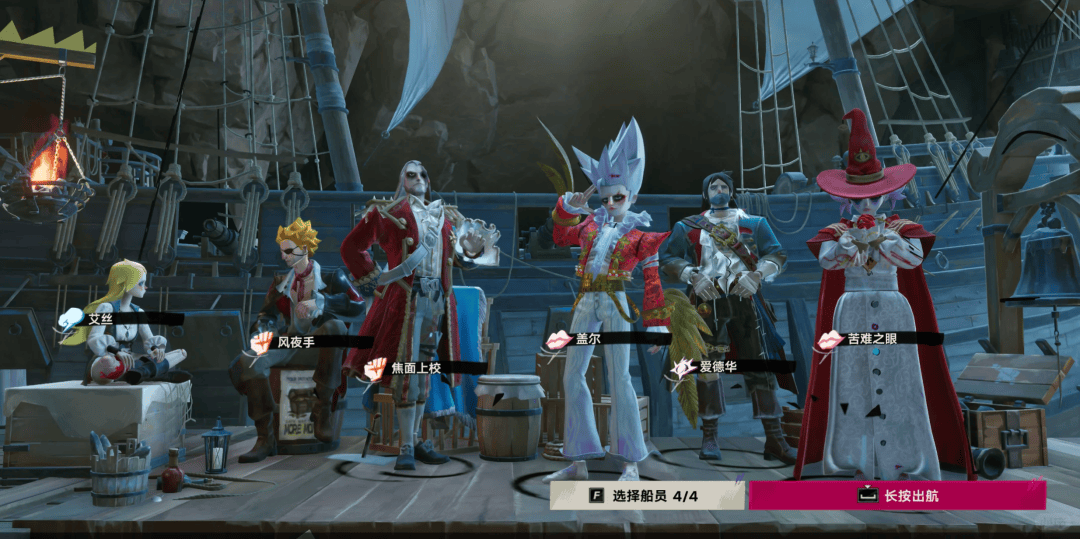Choose crew member 风夜手

[296, 342]
